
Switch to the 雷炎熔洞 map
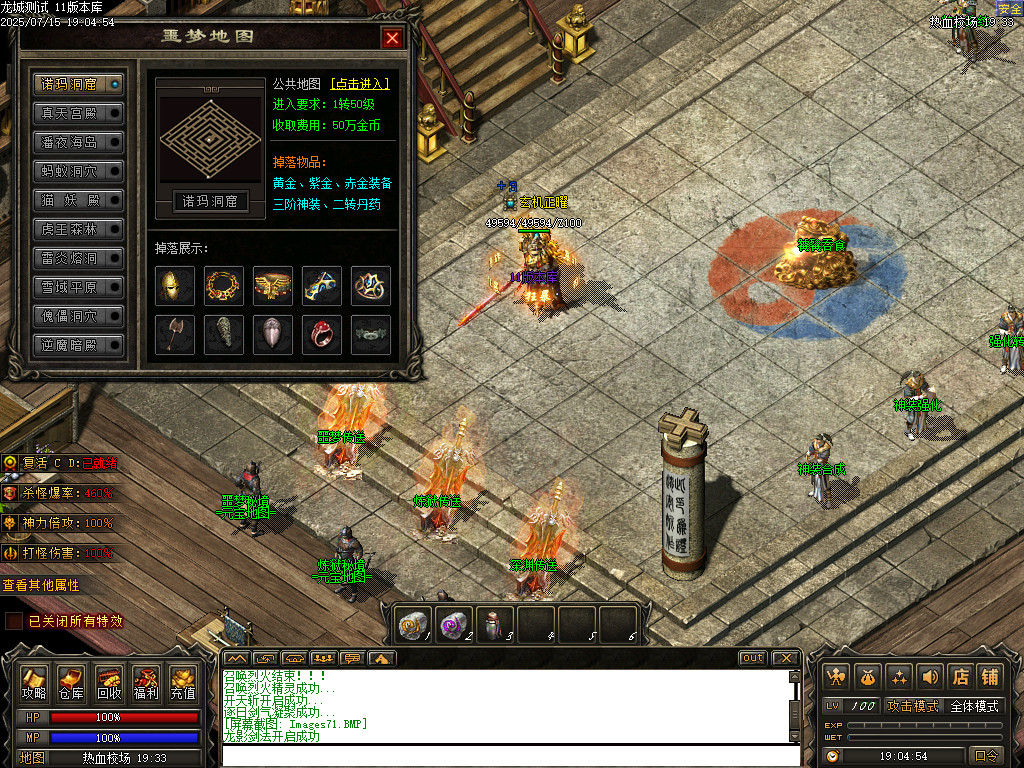[x=78, y=258]
